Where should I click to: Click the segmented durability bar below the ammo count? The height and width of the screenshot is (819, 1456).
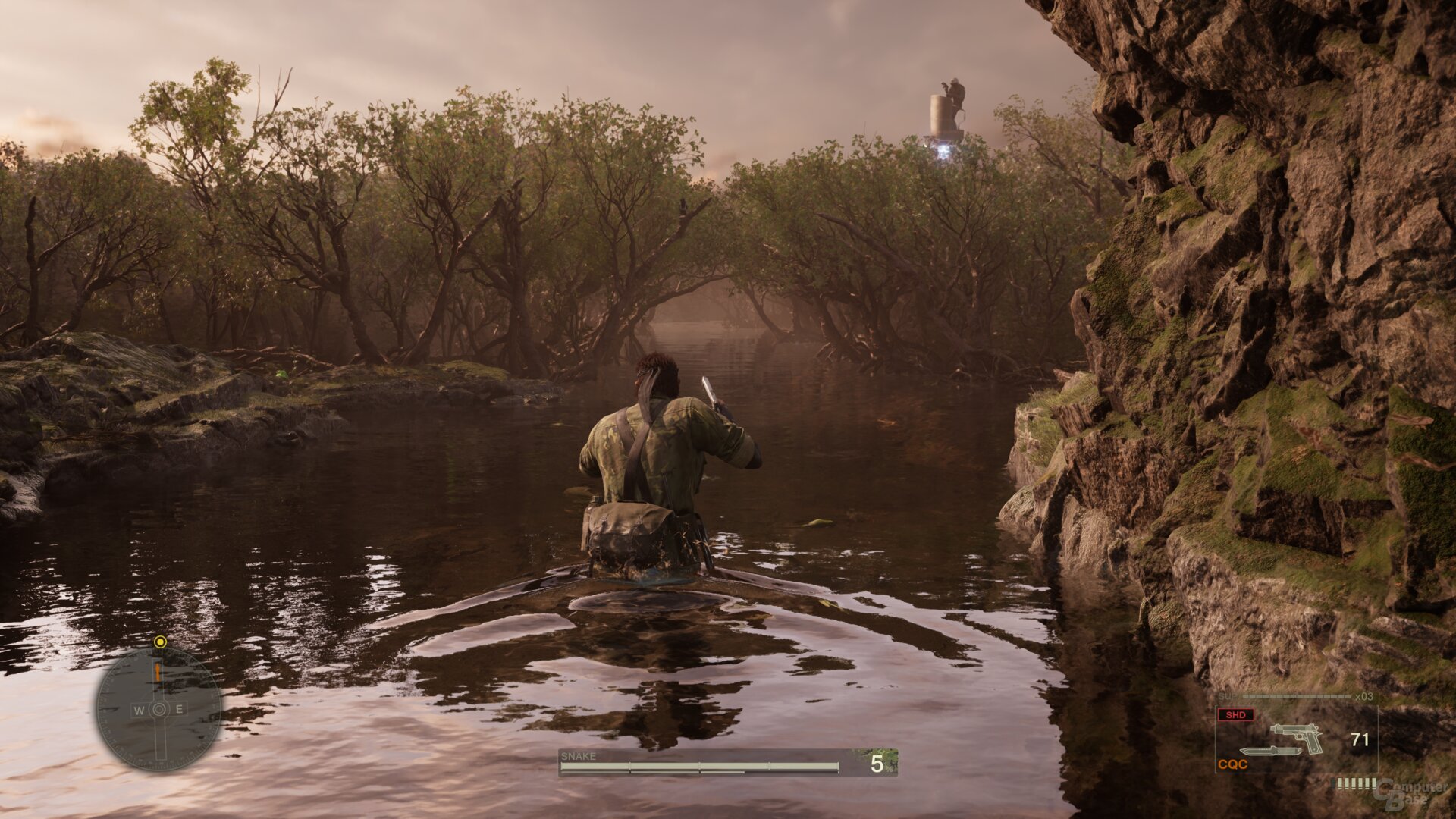1355,783
